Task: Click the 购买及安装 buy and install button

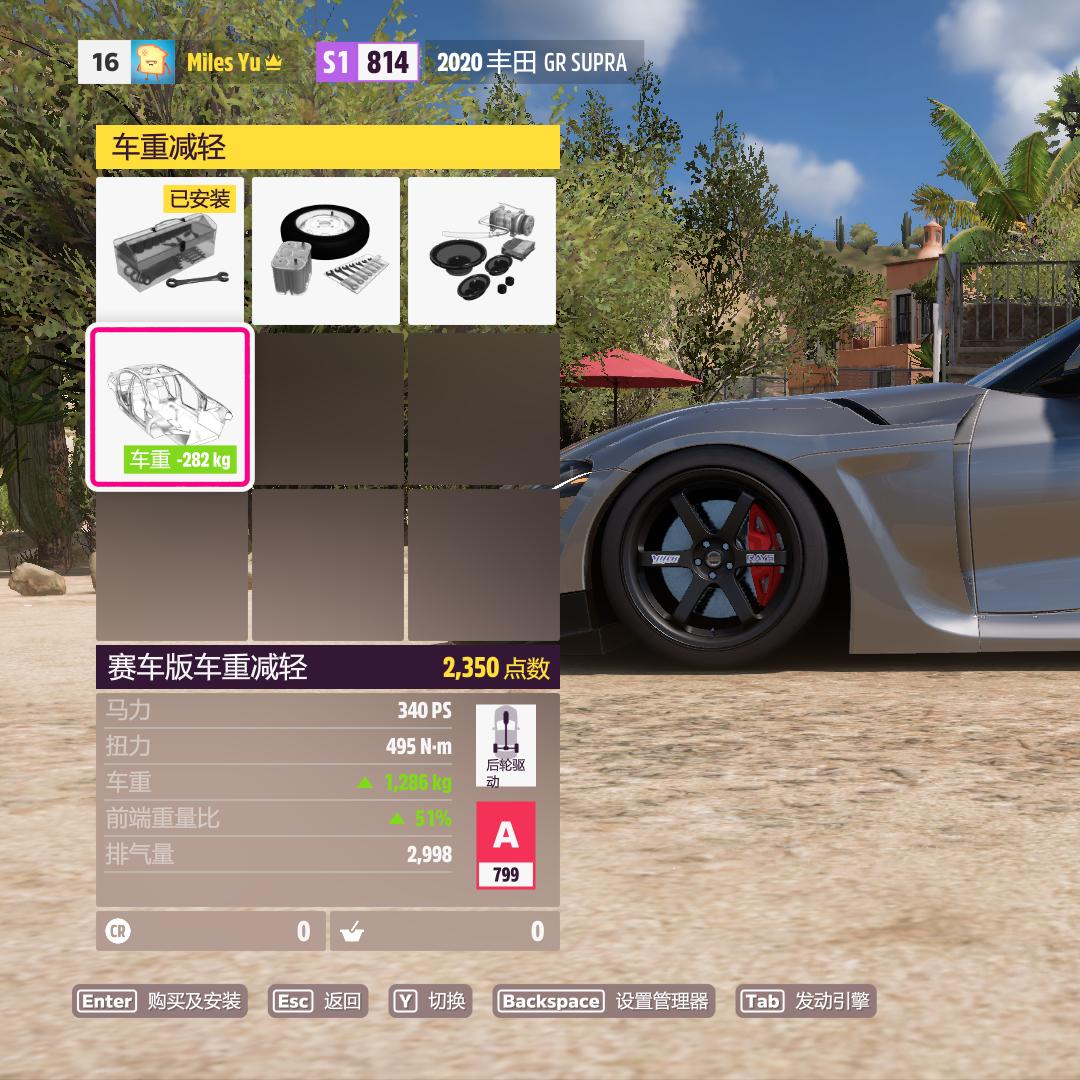Action: coord(160,1001)
